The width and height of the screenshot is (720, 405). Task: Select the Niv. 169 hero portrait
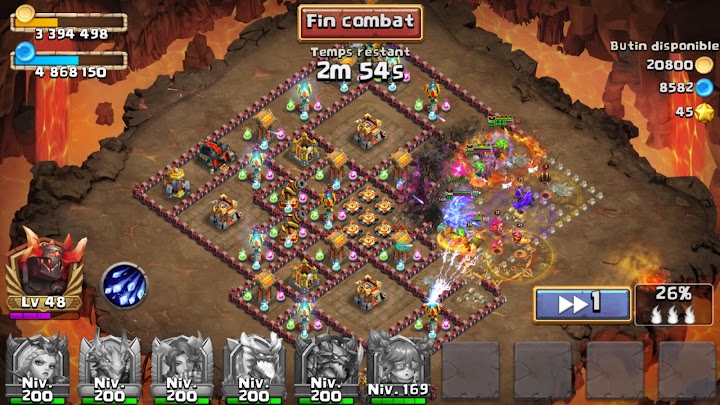[399, 365]
